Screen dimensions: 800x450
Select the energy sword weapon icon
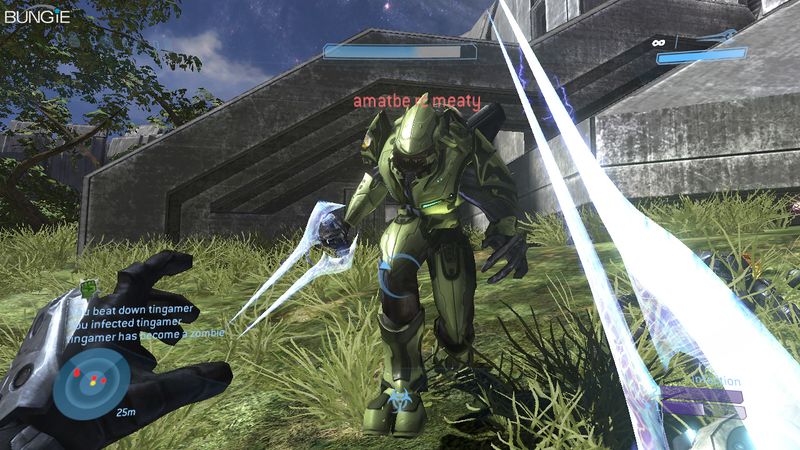point(725,37)
